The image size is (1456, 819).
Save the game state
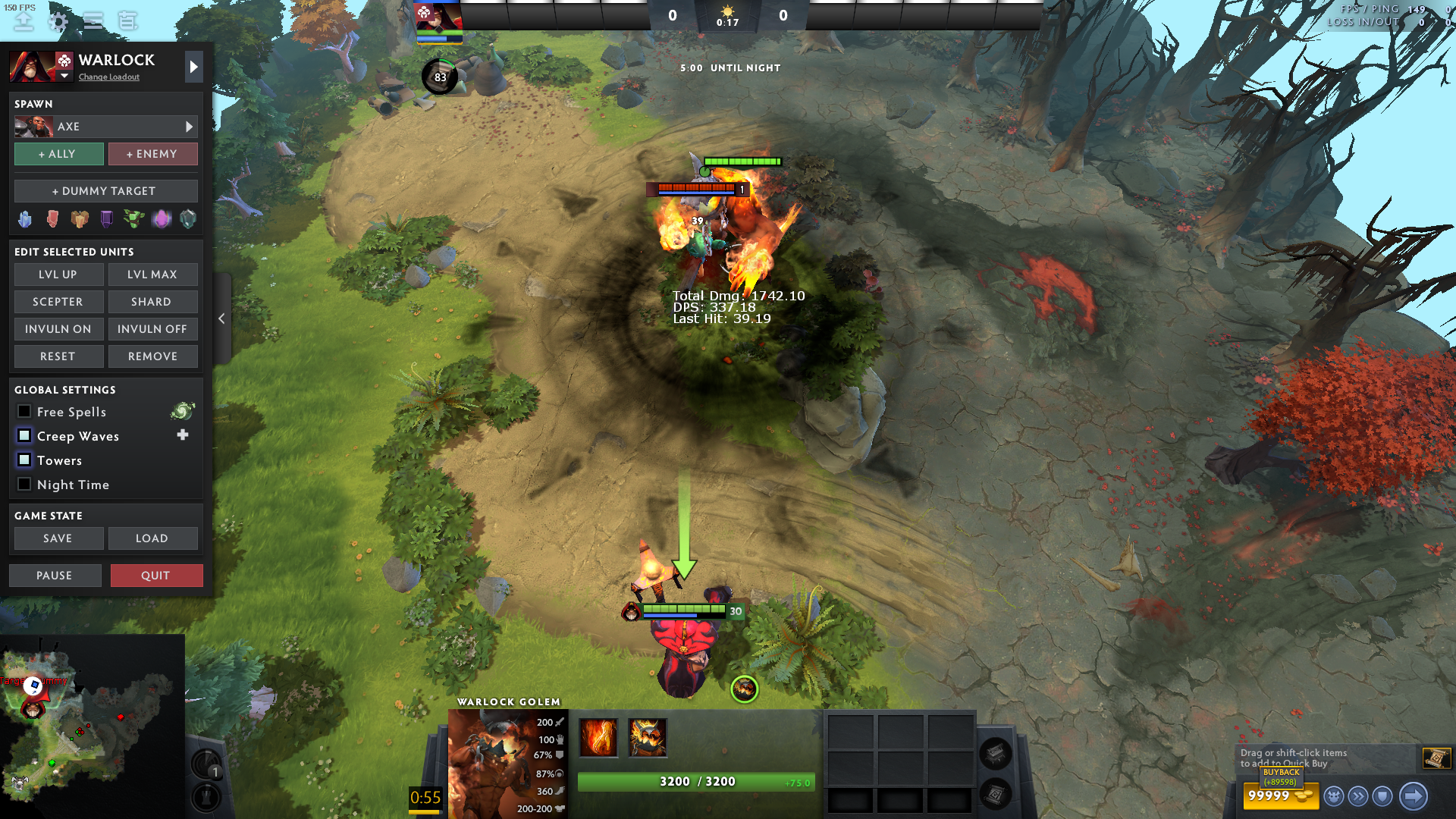pos(58,538)
